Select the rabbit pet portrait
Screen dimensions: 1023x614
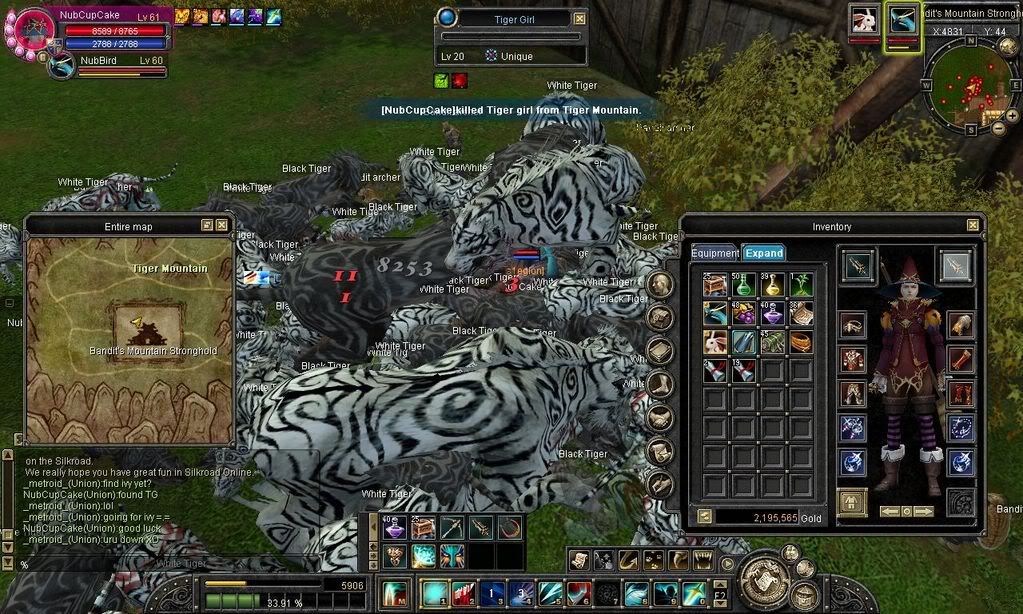[864, 19]
